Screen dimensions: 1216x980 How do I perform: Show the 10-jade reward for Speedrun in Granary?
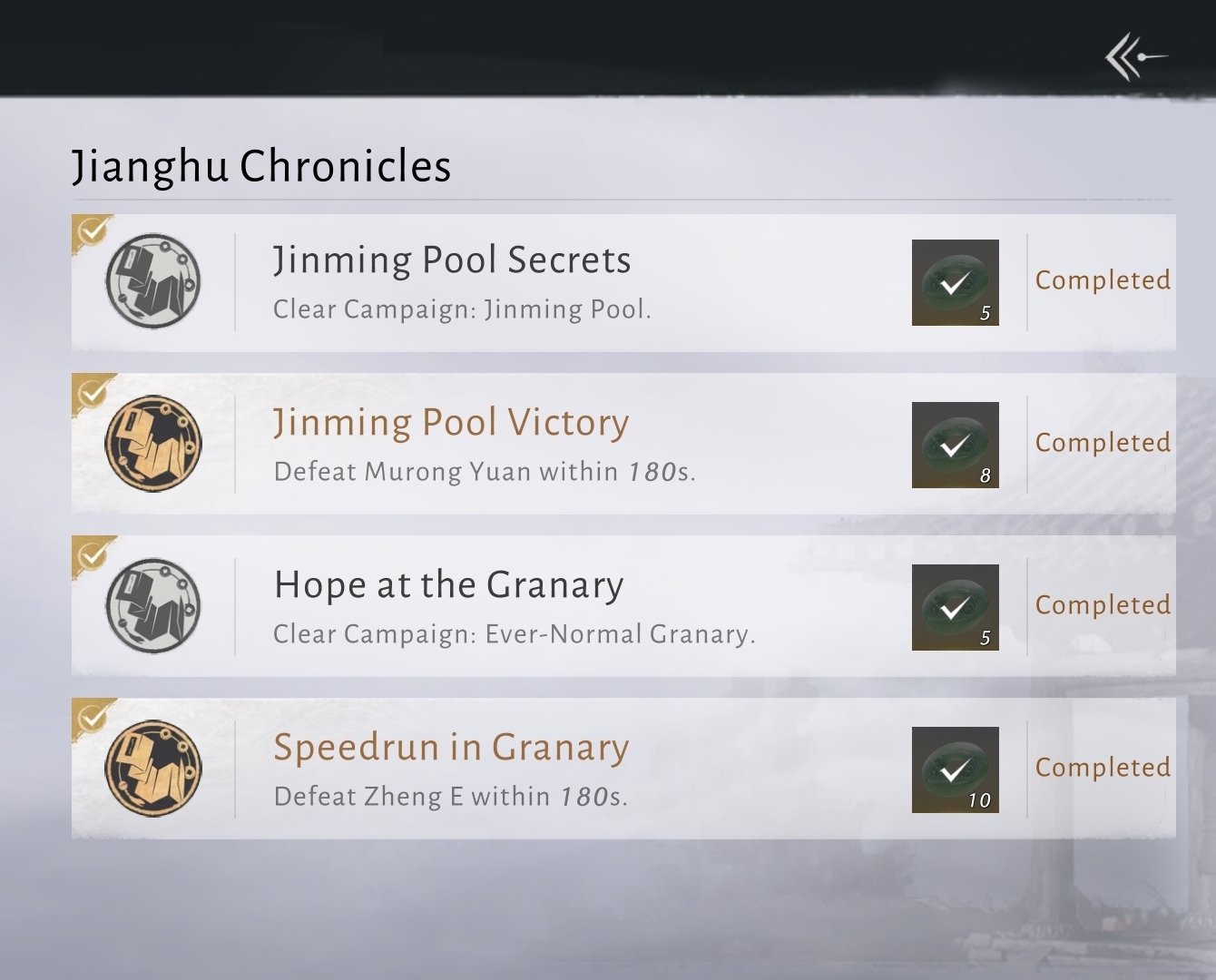pos(955,769)
